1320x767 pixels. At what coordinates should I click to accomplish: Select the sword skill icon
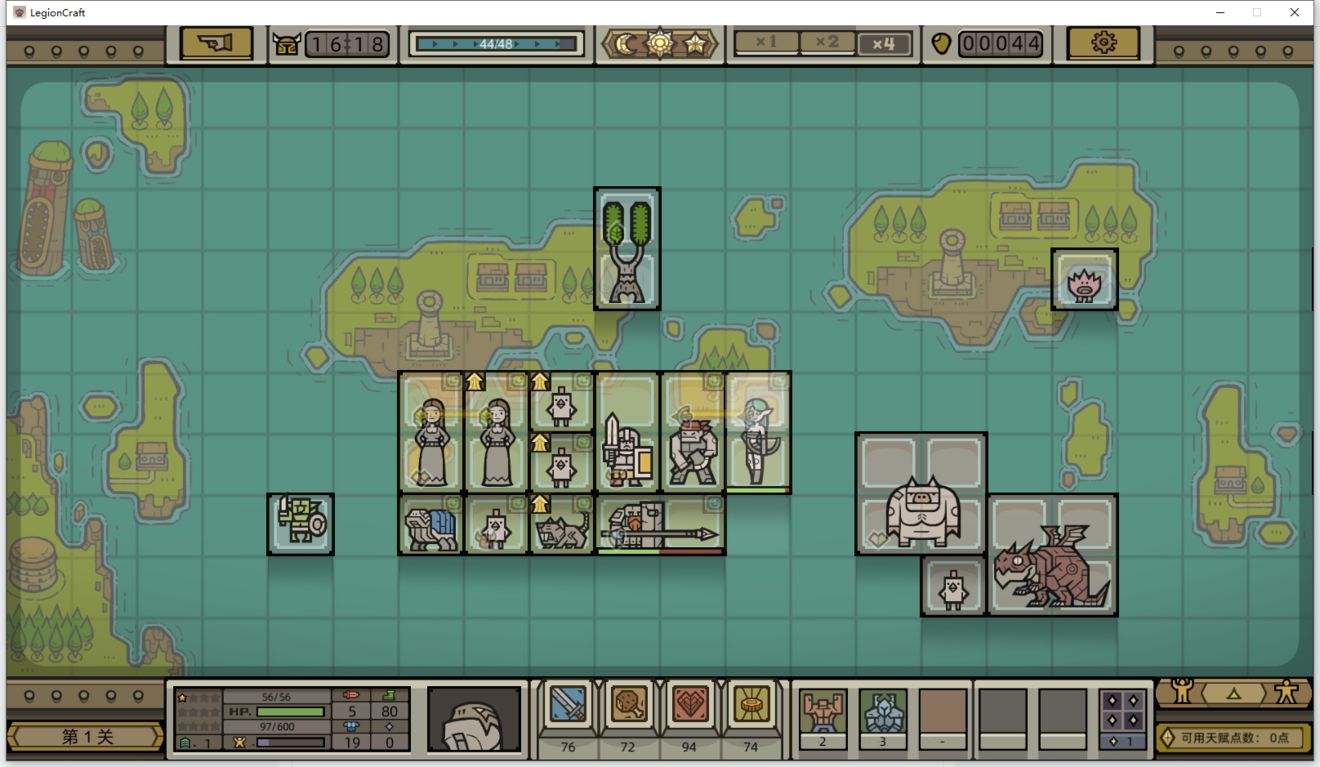click(x=568, y=706)
